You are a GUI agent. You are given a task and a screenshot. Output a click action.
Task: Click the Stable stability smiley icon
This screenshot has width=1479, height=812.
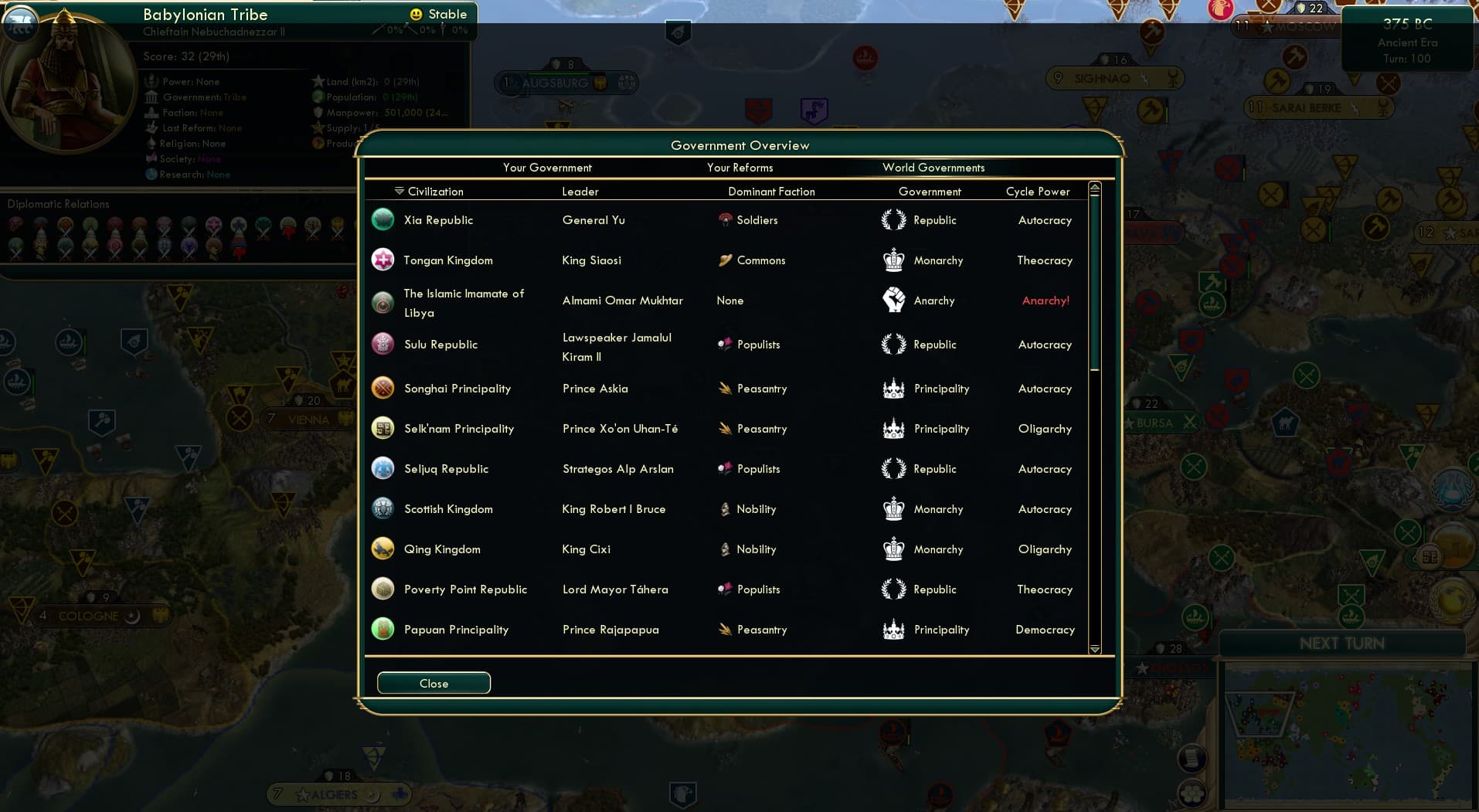tap(416, 13)
